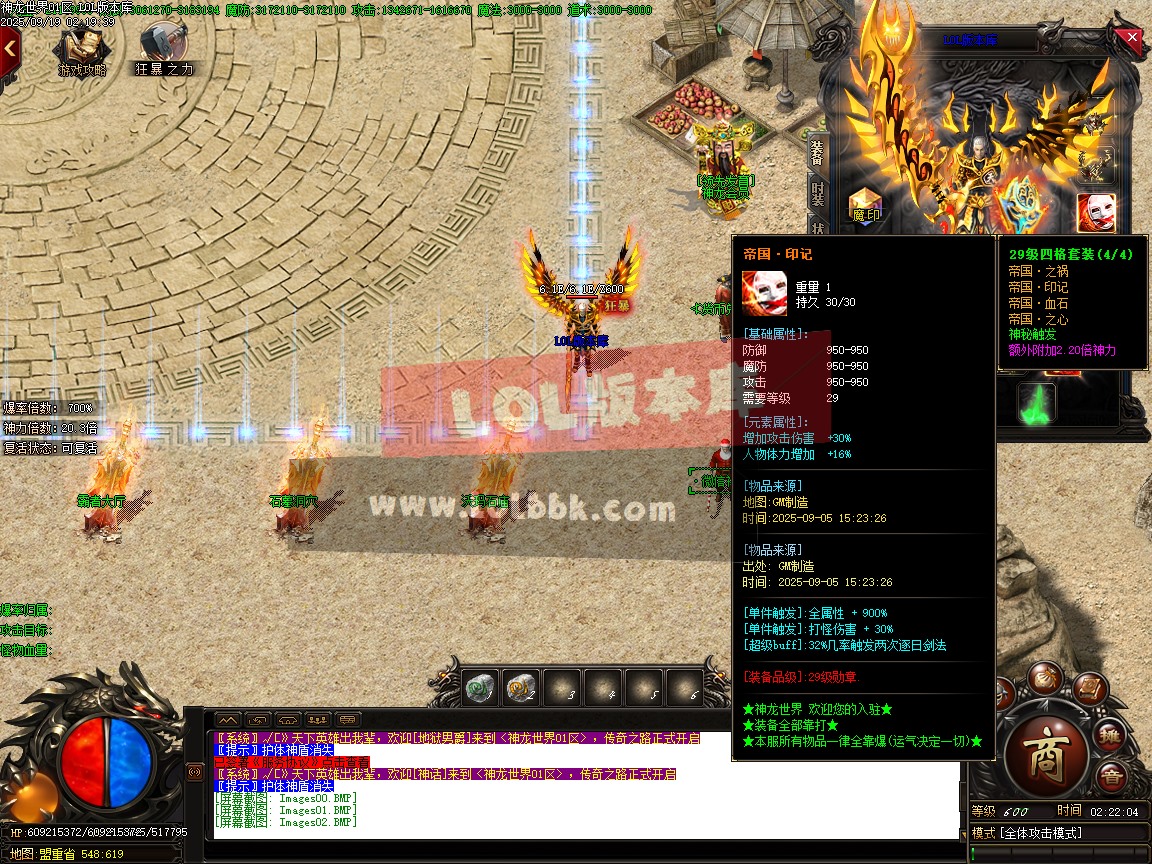Open the bag with the pouch button
The width and height of the screenshot is (1152, 864).
1045,677
